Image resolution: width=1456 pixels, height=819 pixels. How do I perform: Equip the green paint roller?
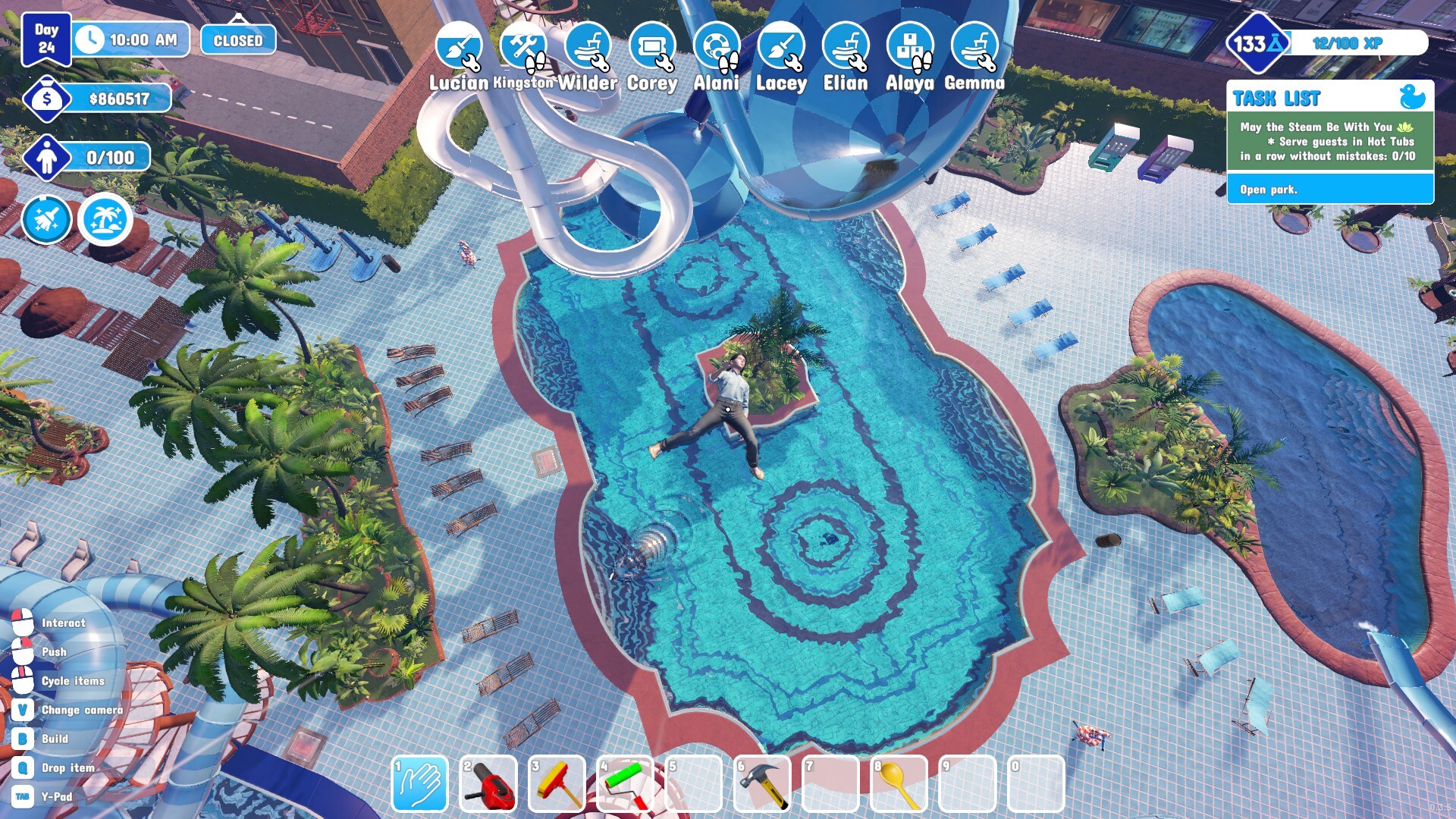click(x=626, y=784)
